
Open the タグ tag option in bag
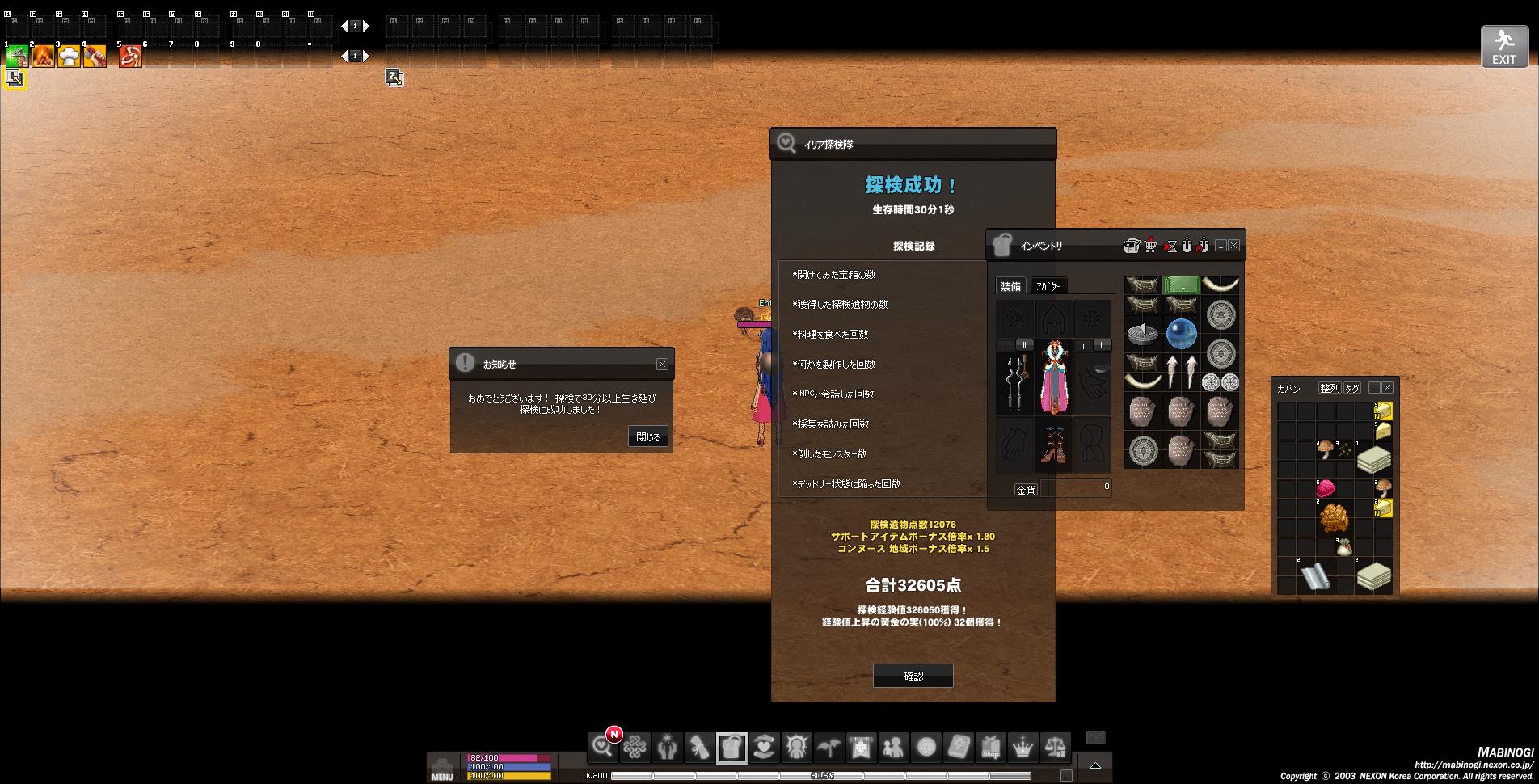pos(1351,388)
